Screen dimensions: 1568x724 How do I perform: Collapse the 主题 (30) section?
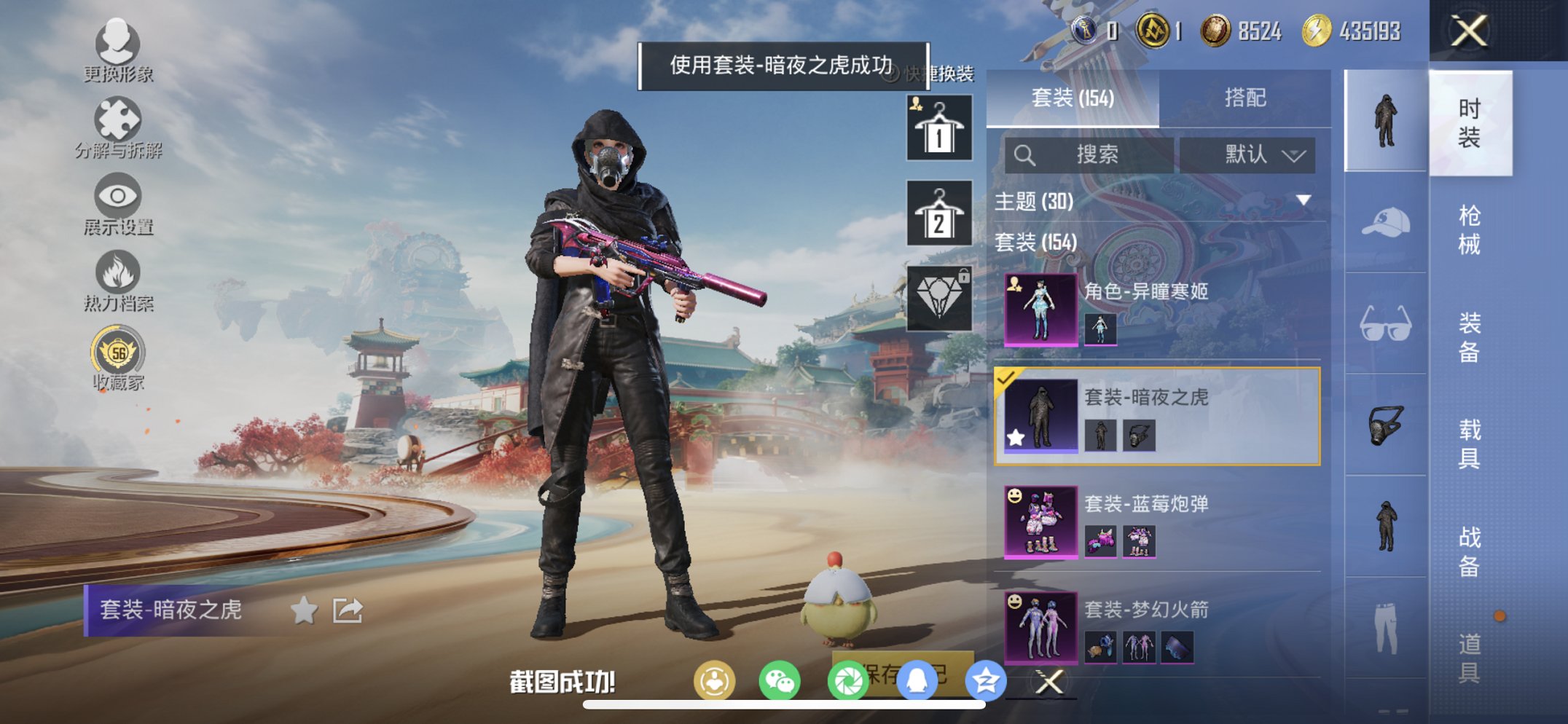[1035, 202]
